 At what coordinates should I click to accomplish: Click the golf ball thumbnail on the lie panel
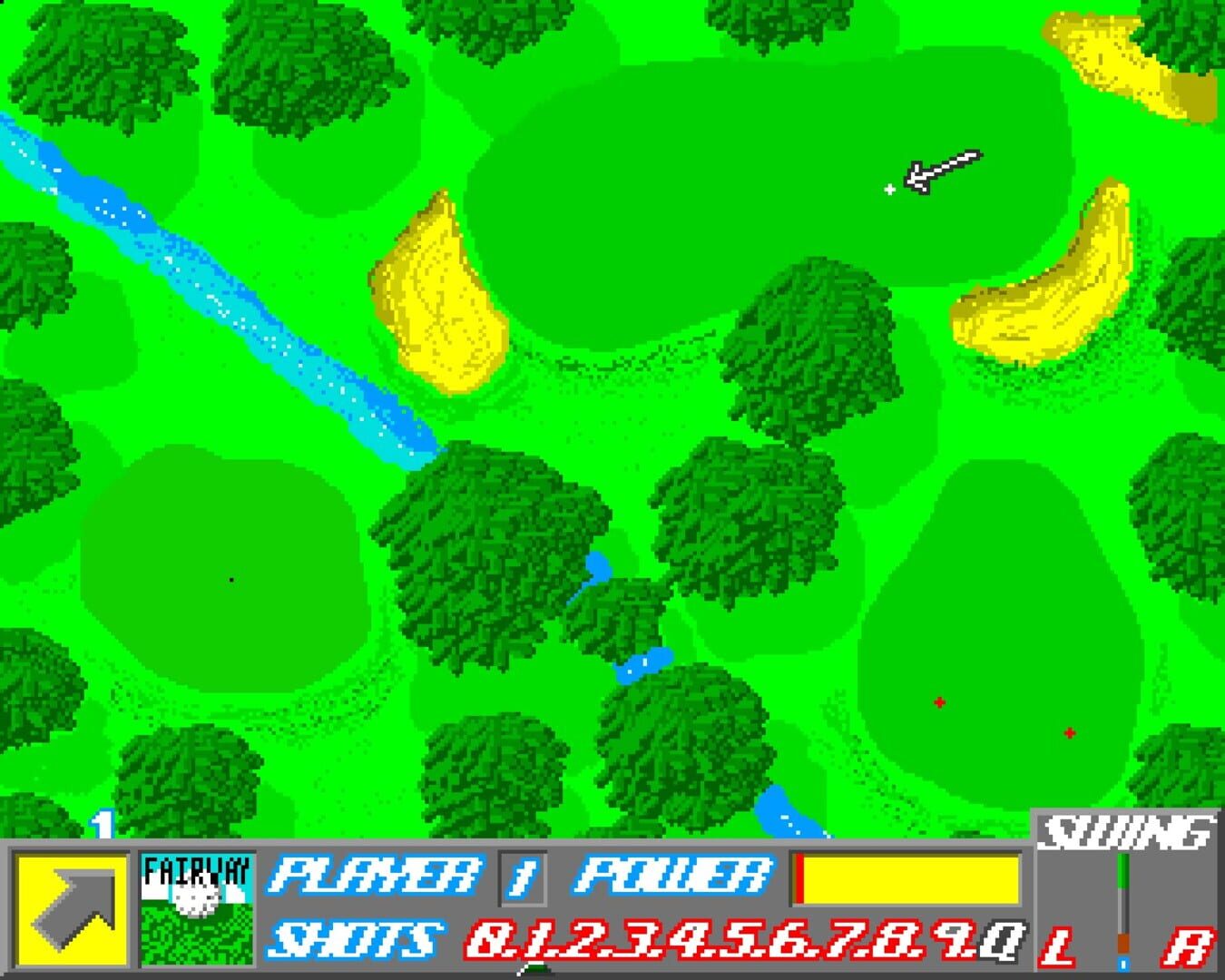(196, 898)
